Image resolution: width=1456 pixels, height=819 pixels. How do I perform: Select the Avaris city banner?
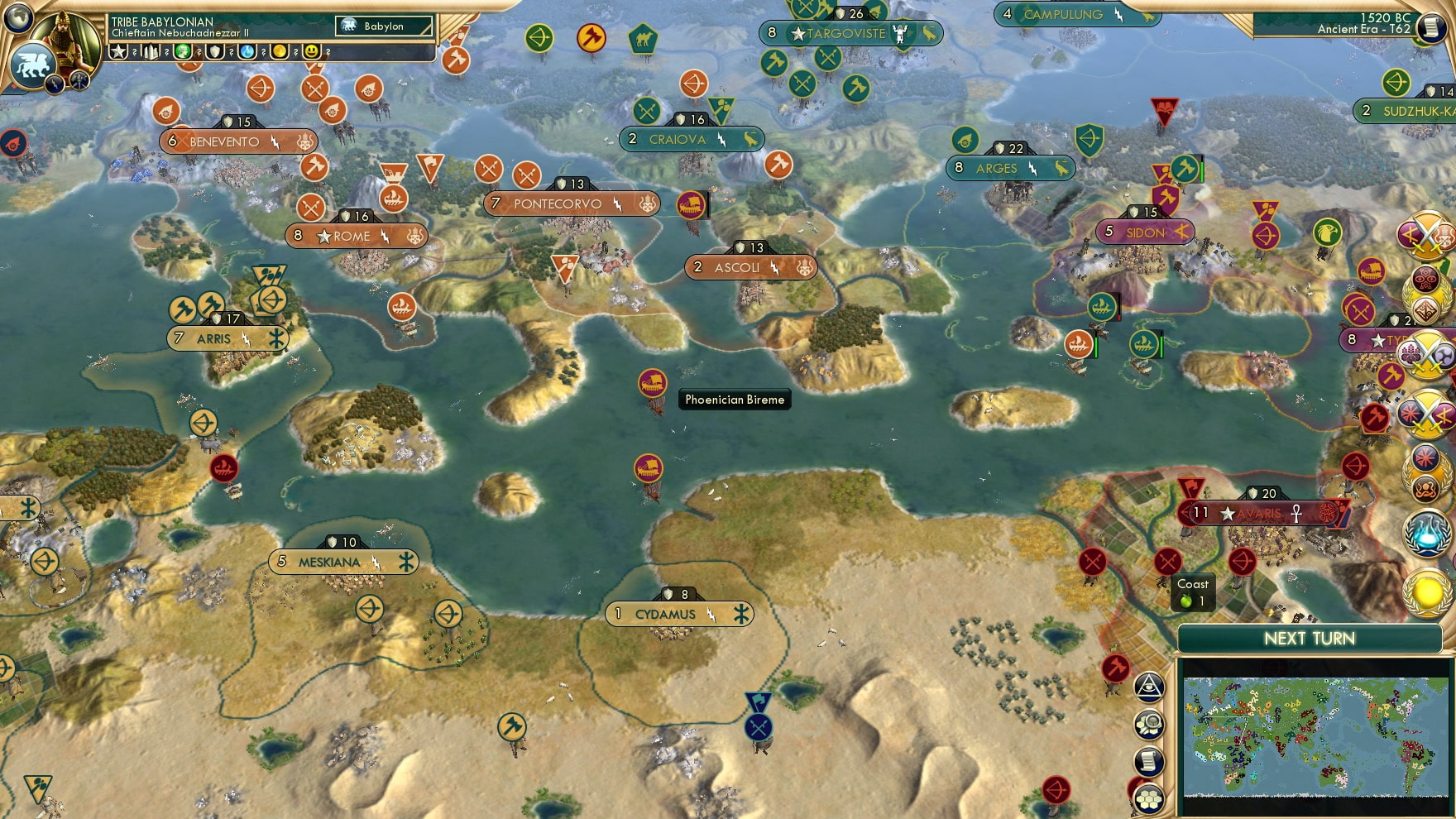click(1257, 513)
